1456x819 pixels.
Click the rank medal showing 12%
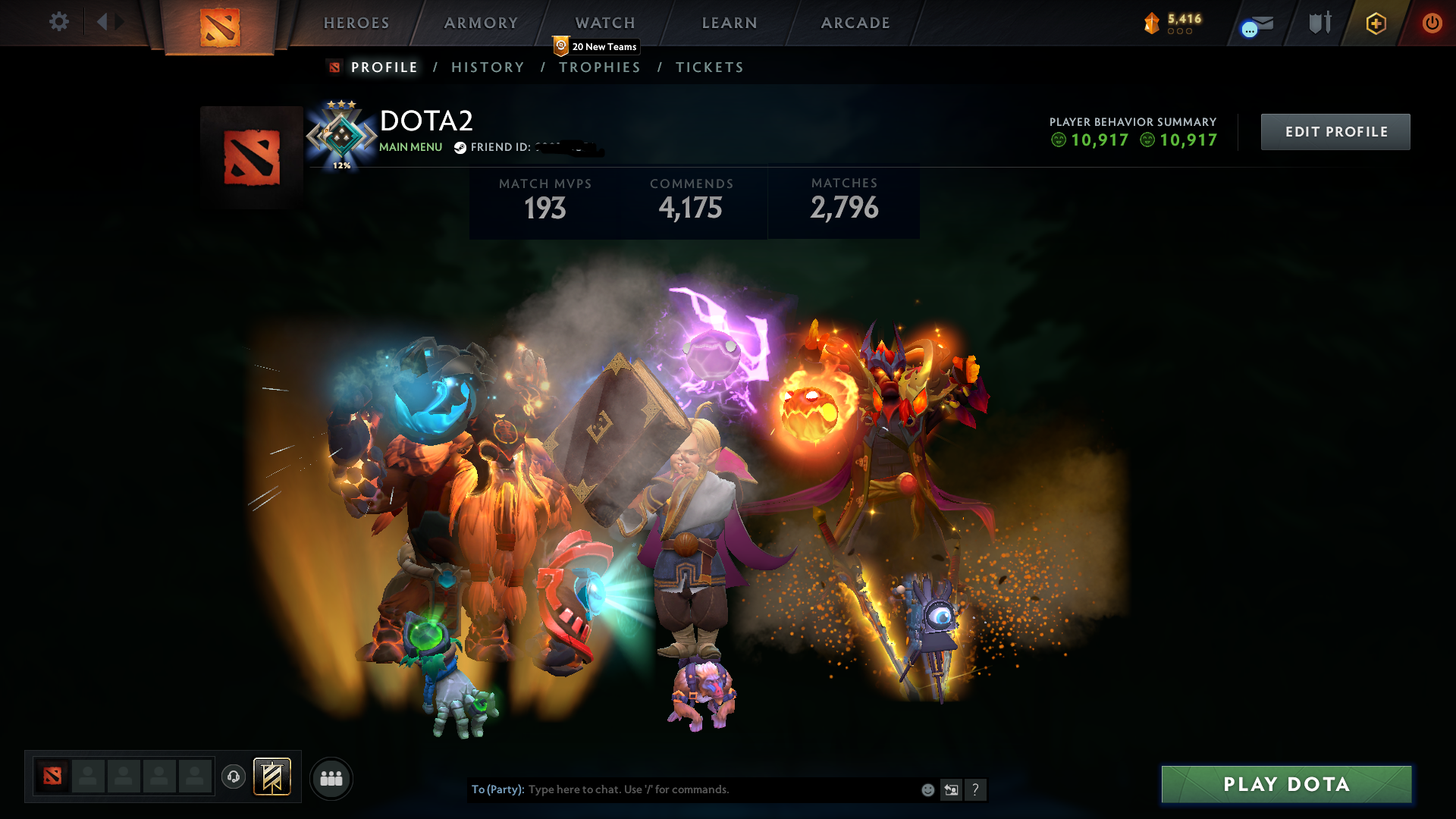click(343, 136)
